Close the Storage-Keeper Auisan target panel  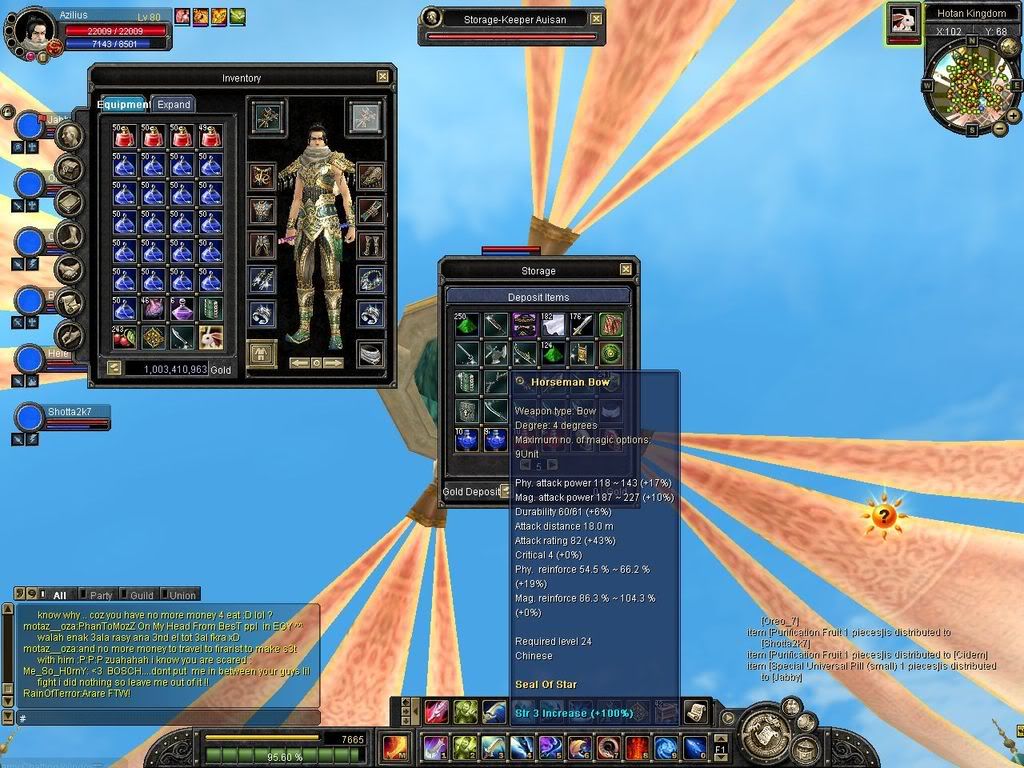point(596,18)
